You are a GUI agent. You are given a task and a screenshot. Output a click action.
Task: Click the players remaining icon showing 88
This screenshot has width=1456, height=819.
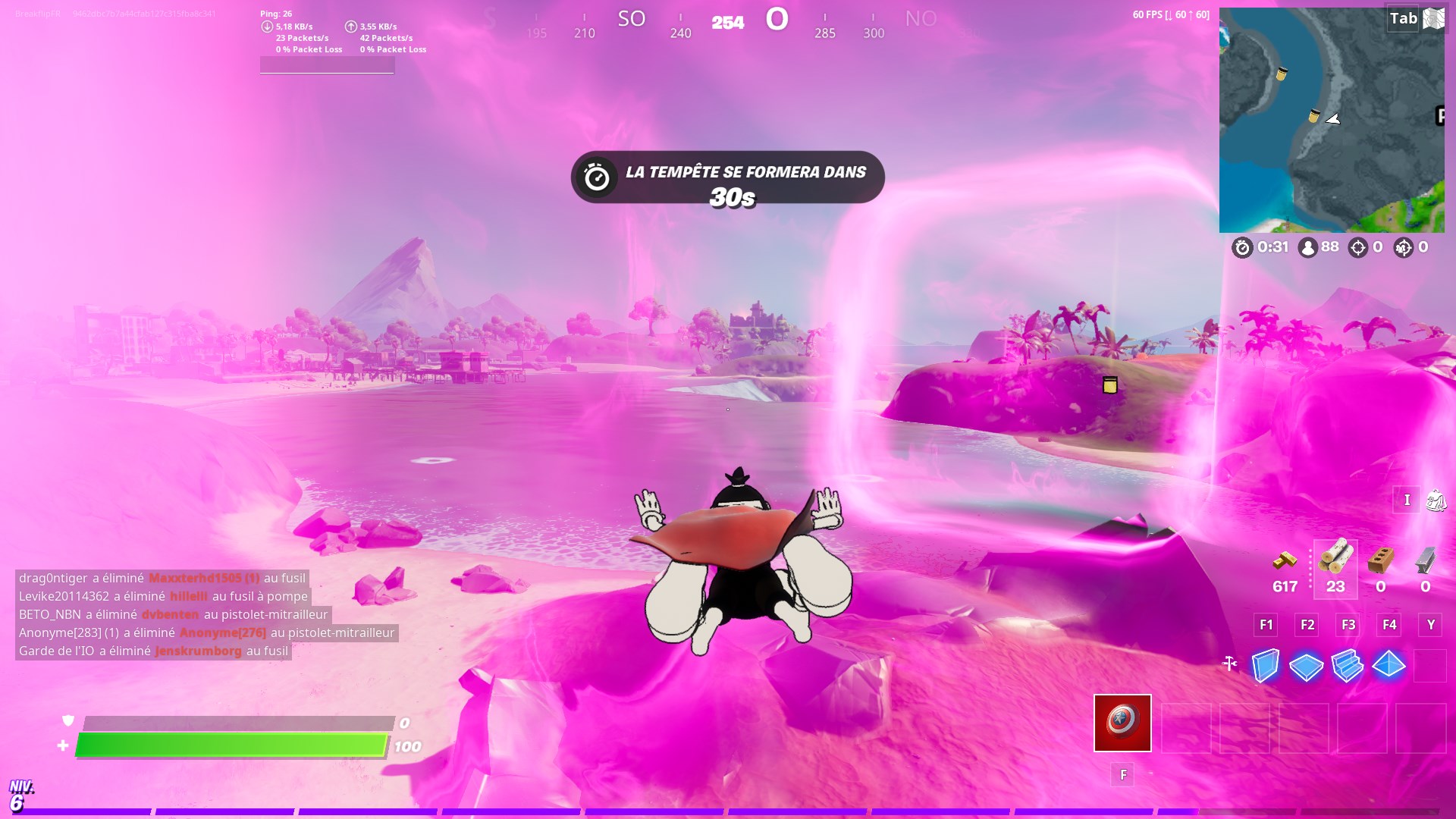(1307, 246)
